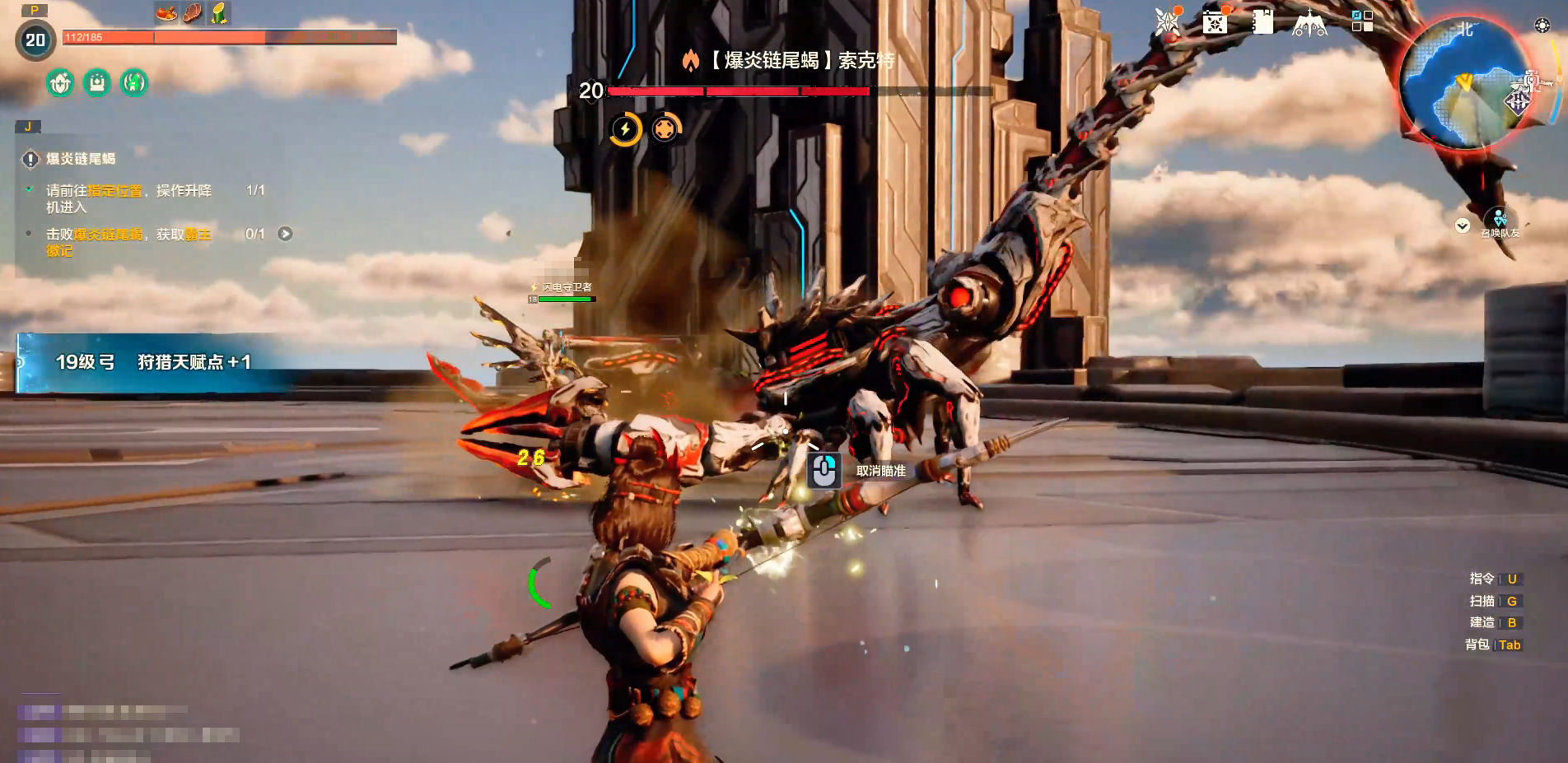Click the 19级弓 talent point notification banner
The image size is (1568, 763).
[x=152, y=362]
